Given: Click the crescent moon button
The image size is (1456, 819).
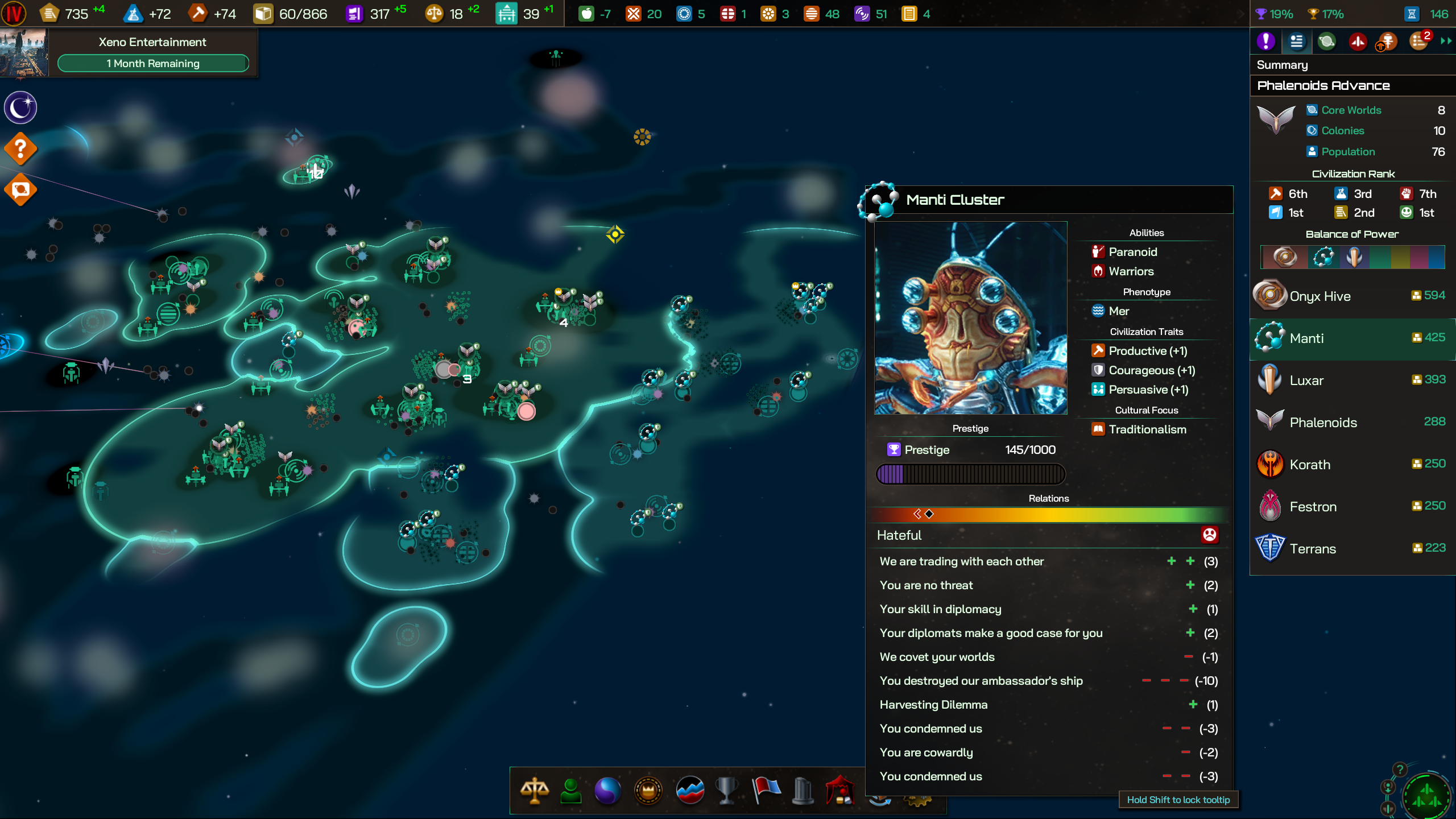Looking at the screenshot, I should pos(20,107).
